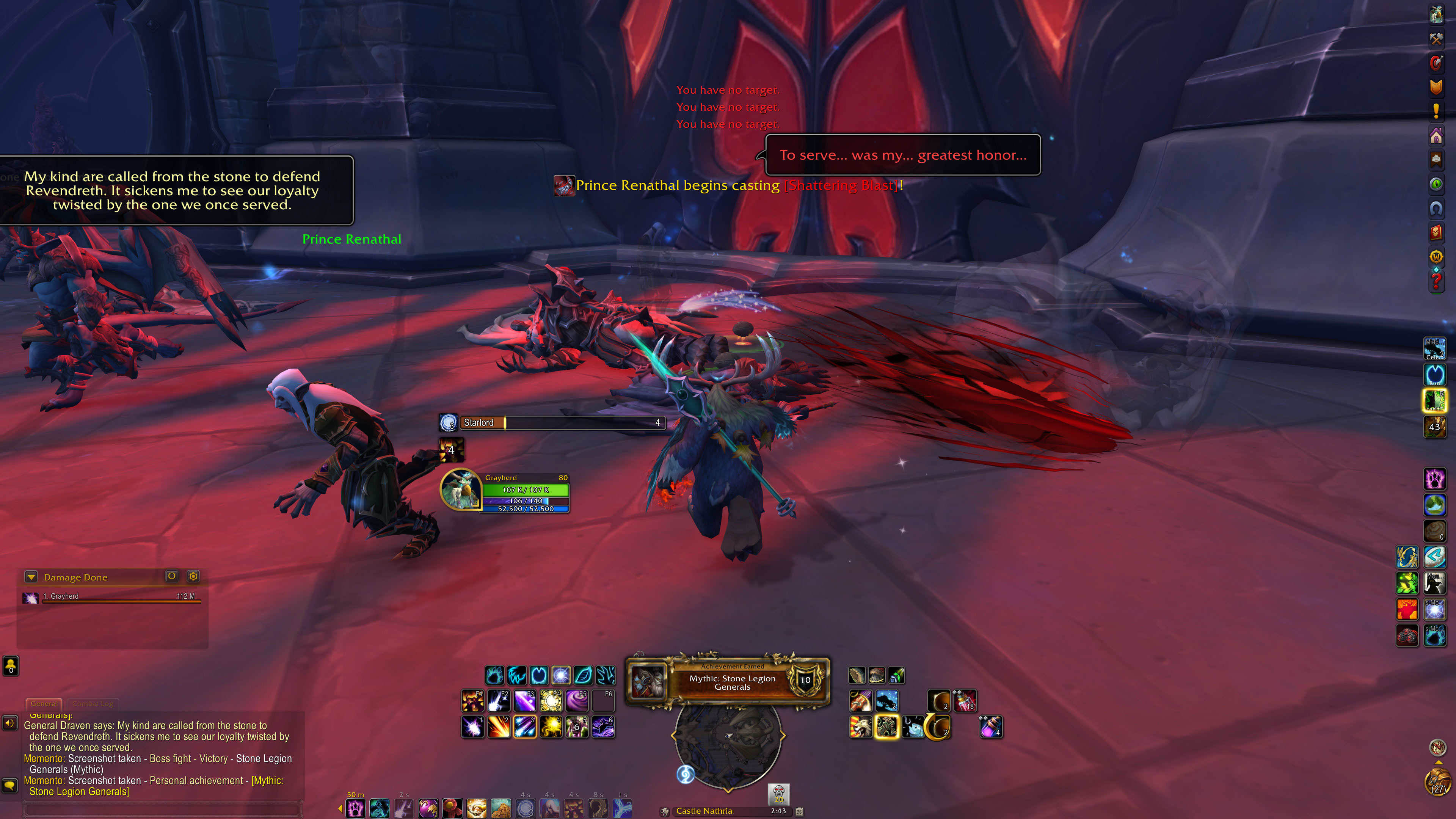The height and width of the screenshot is (819, 1456).
Task: Open the purple house micro menu button
Action: [x=1436, y=136]
